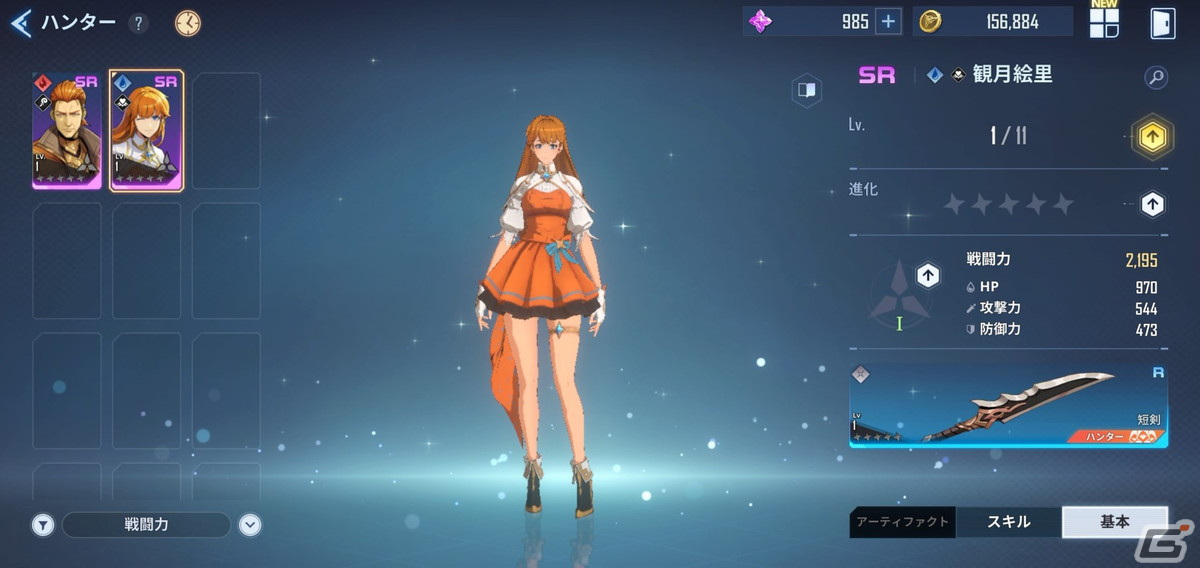1200x568 pixels.
Task: Level up with the yellow hexagon arrow
Action: pos(1151,136)
